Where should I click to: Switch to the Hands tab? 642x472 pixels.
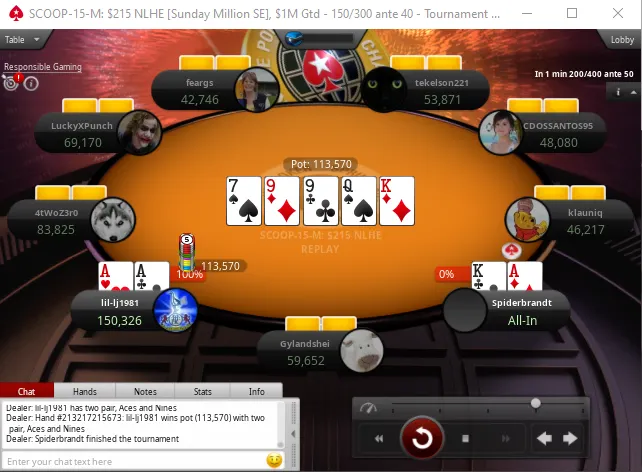[x=85, y=392]
